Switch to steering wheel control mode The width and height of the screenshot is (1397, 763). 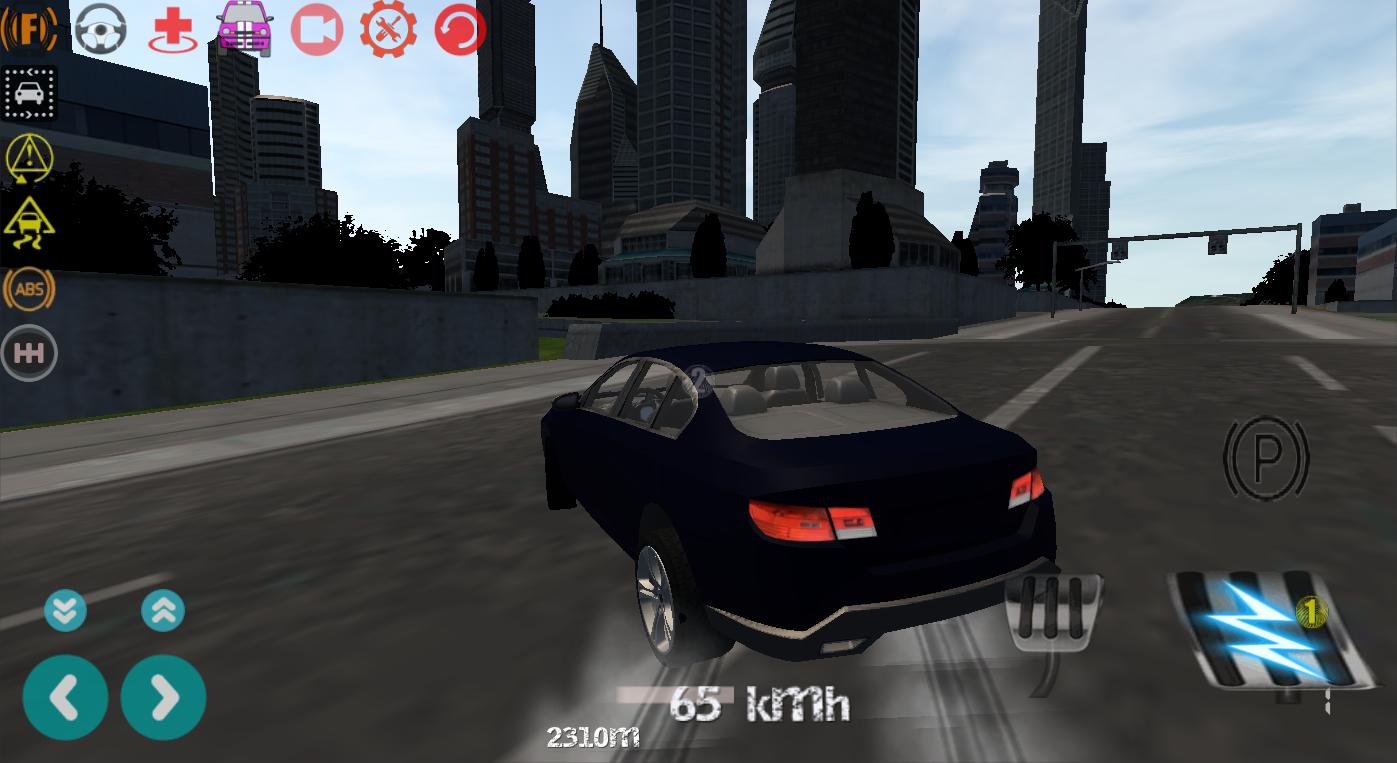click(99, 28)
